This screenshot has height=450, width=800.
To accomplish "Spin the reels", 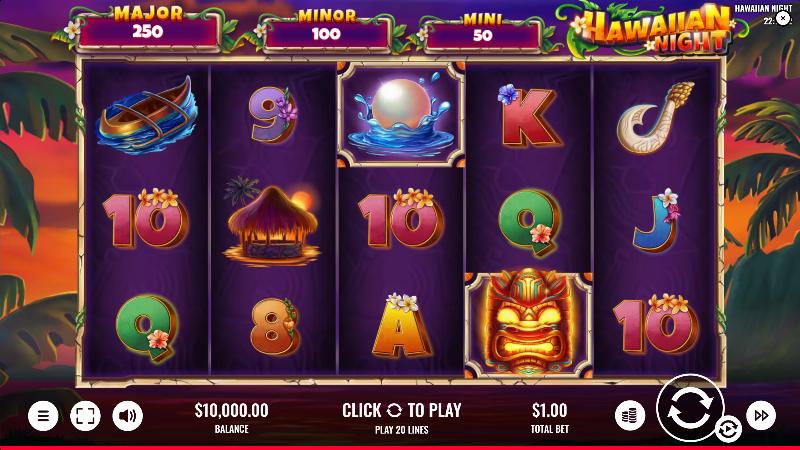I will pos(691,409).
